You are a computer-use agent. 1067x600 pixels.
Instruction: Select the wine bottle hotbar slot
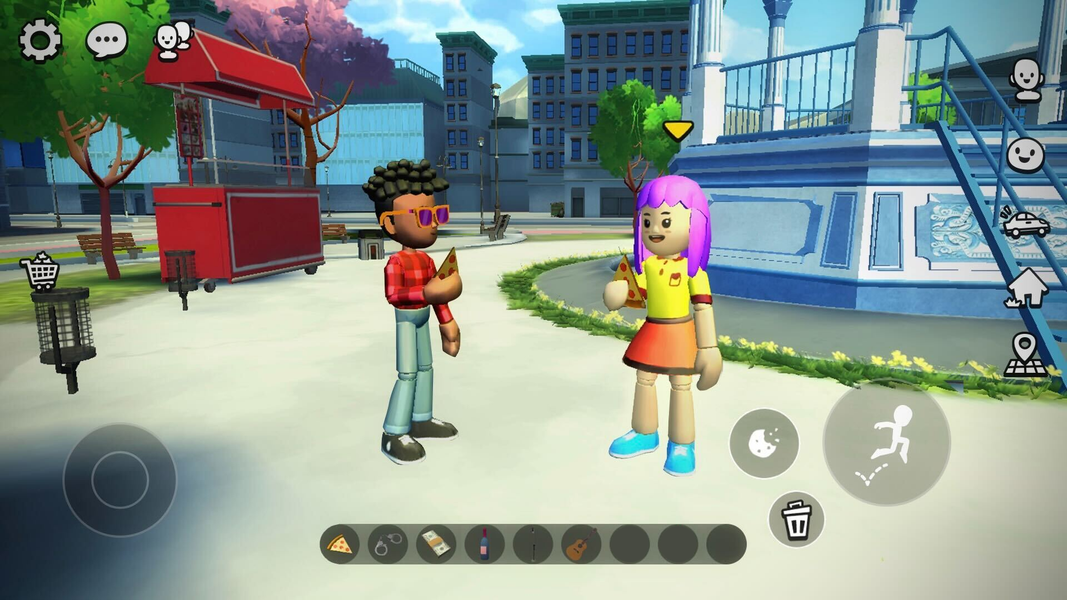[484, 545]
